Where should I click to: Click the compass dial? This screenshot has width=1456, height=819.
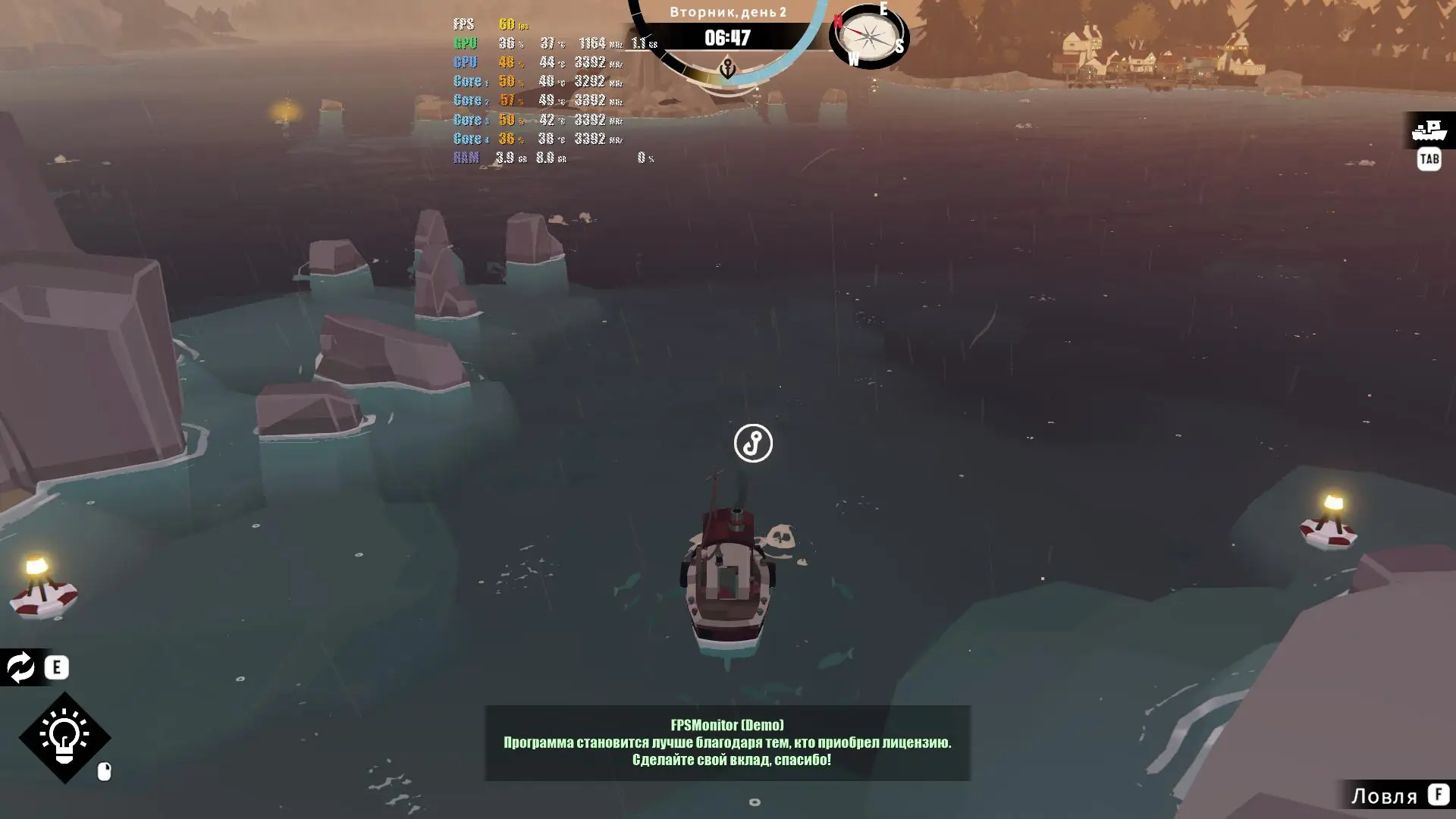tap(868, 36)
